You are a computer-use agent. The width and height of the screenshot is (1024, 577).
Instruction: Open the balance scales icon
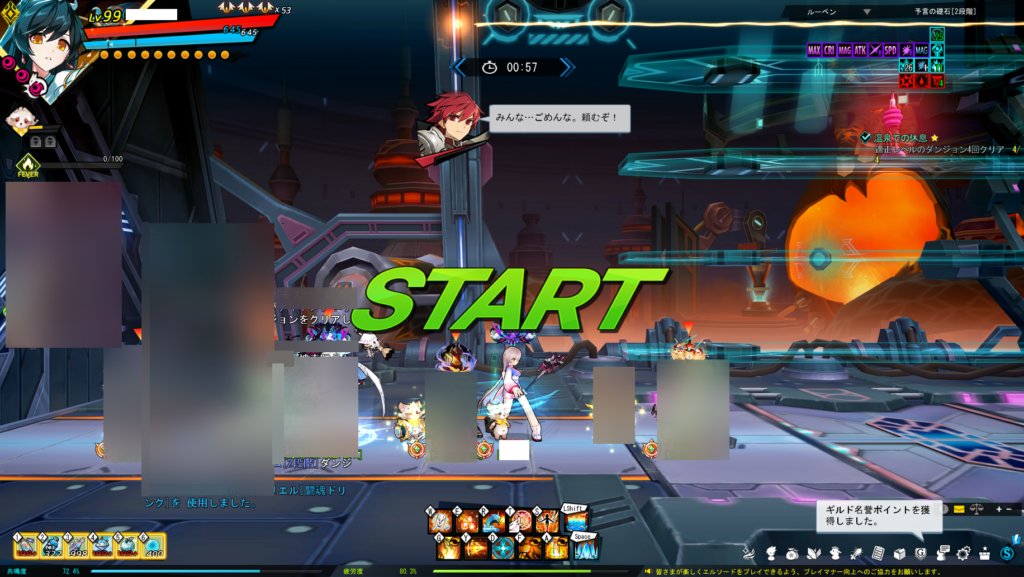[977, 509]
